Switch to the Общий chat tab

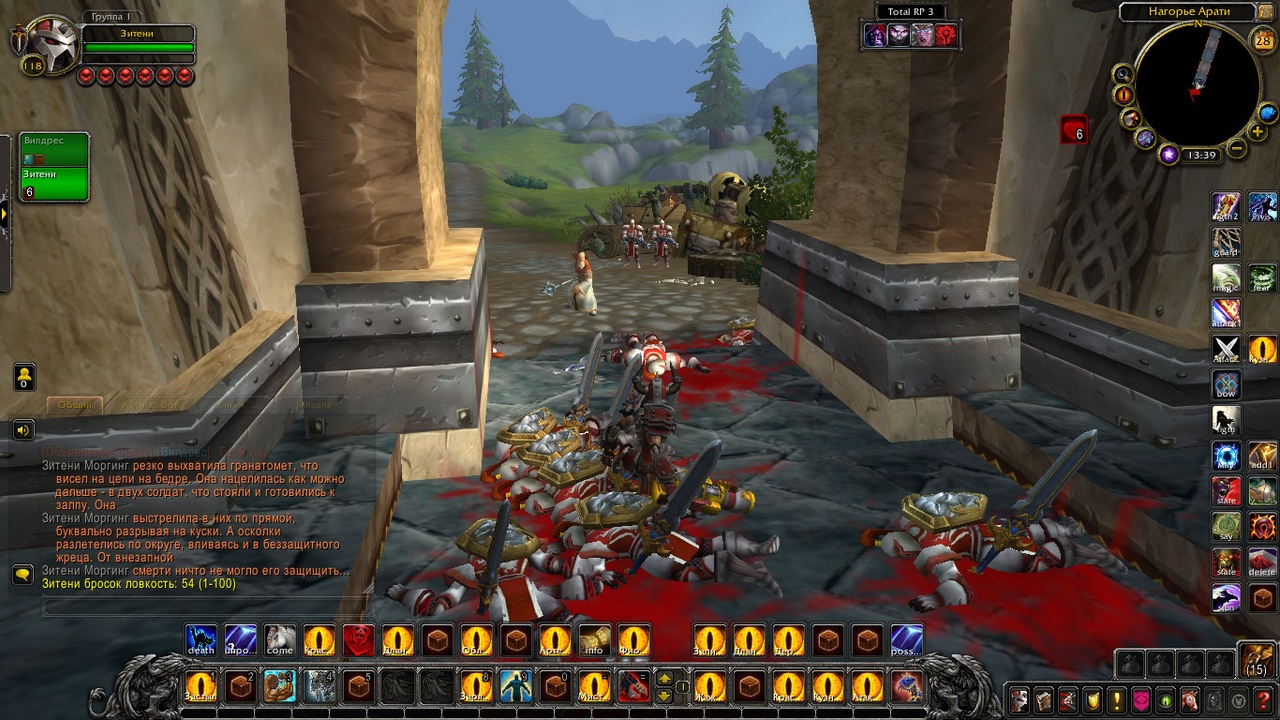(75, 405)
